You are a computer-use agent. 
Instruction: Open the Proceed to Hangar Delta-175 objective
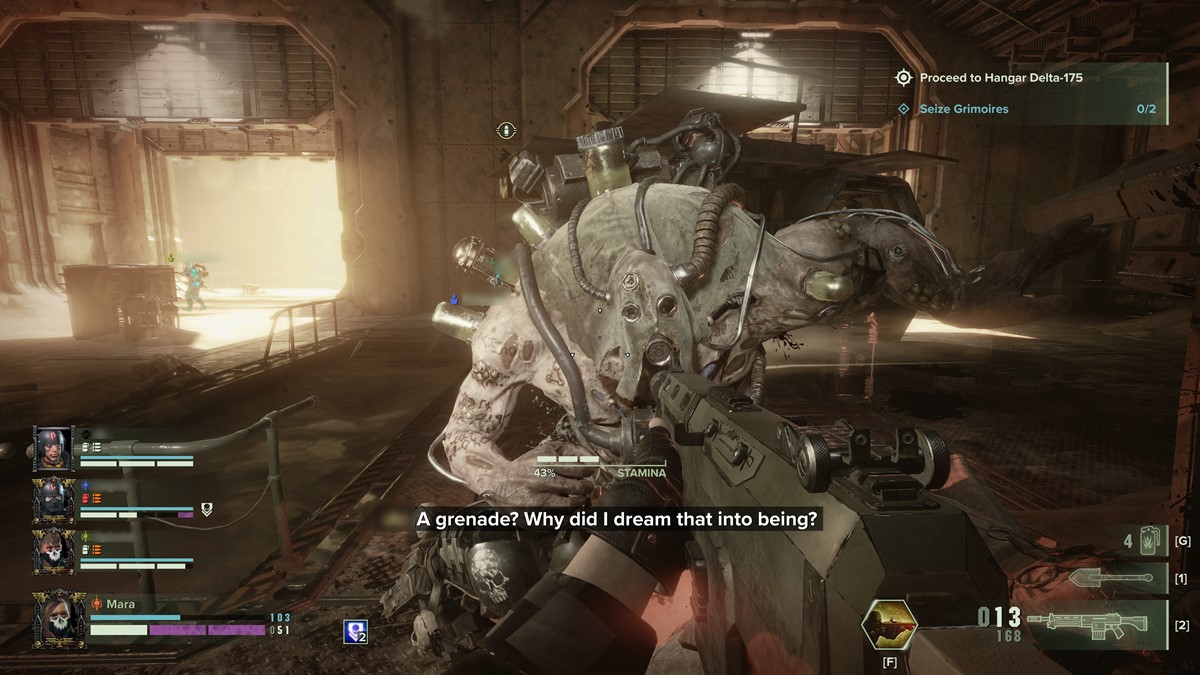point(1030,78)
